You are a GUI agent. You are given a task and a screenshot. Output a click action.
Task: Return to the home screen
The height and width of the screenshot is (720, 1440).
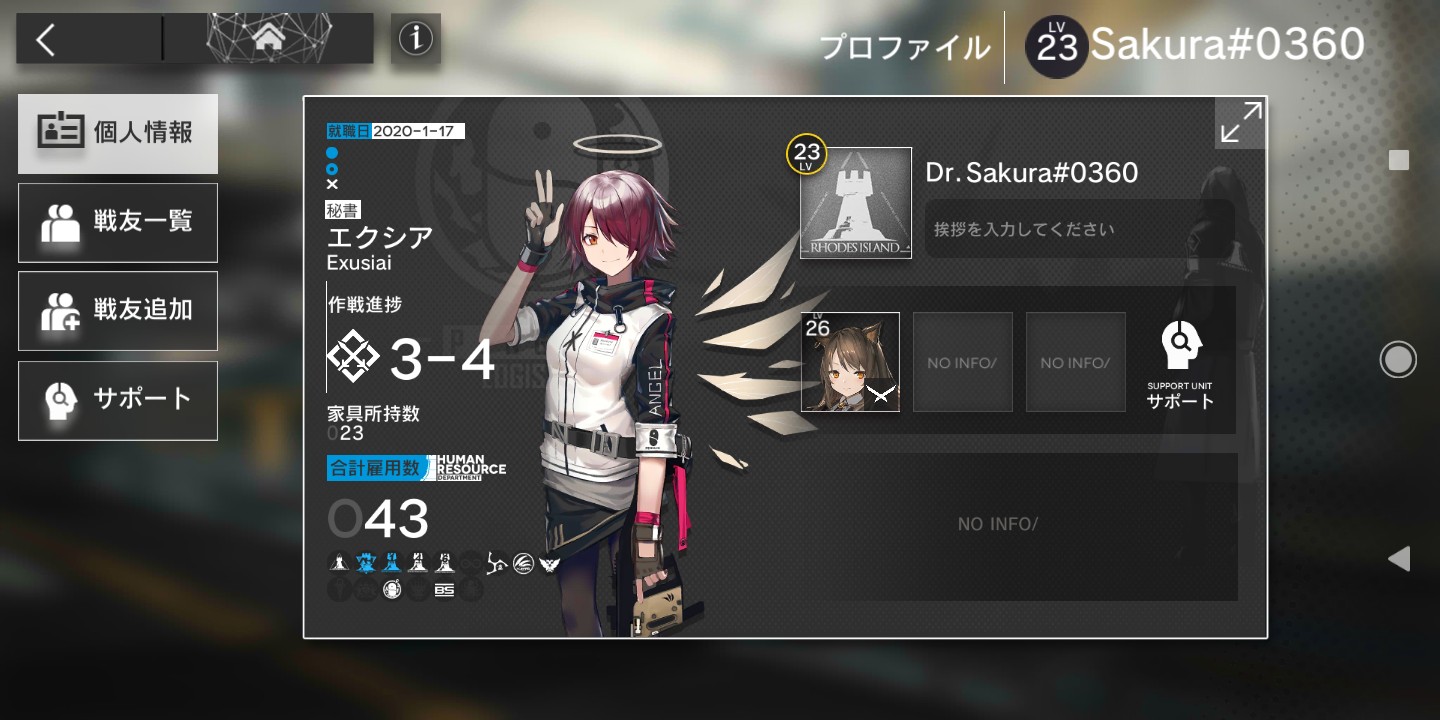pos(268,39)
